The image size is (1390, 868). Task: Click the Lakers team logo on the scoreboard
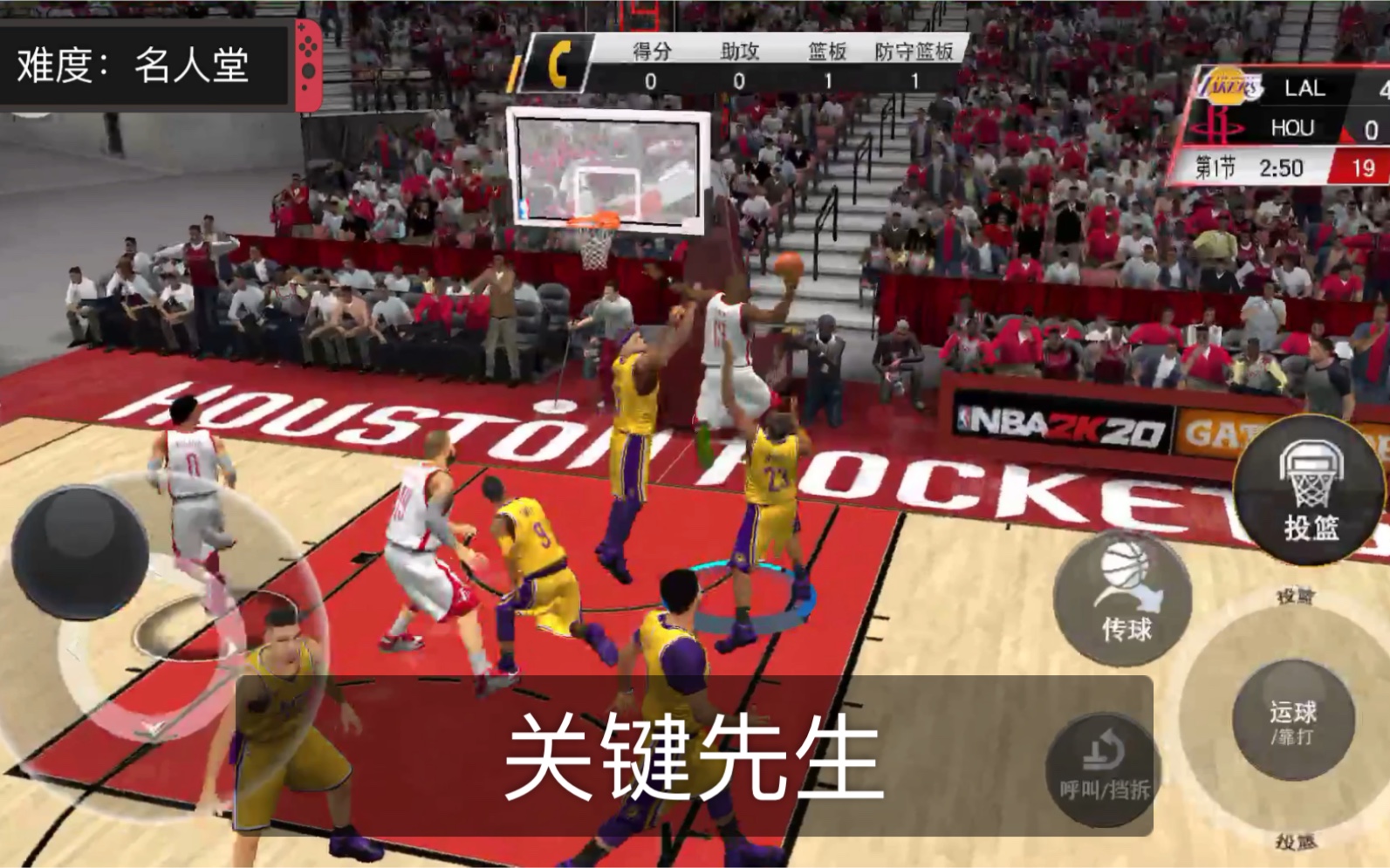coord(1226,87)
